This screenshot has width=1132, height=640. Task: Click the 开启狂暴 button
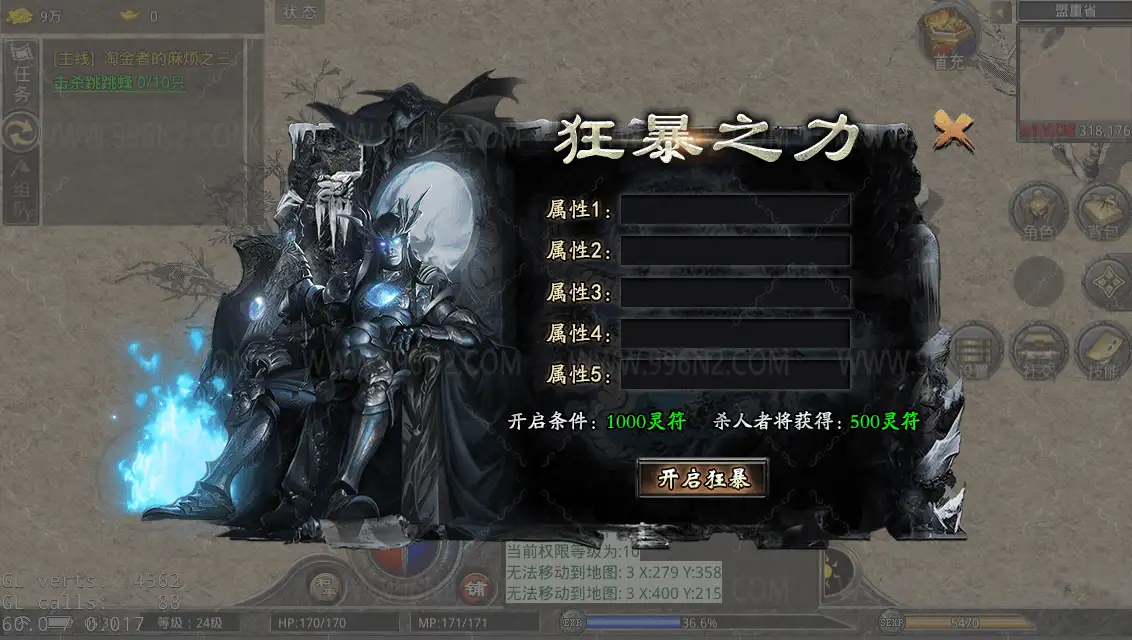702,479
